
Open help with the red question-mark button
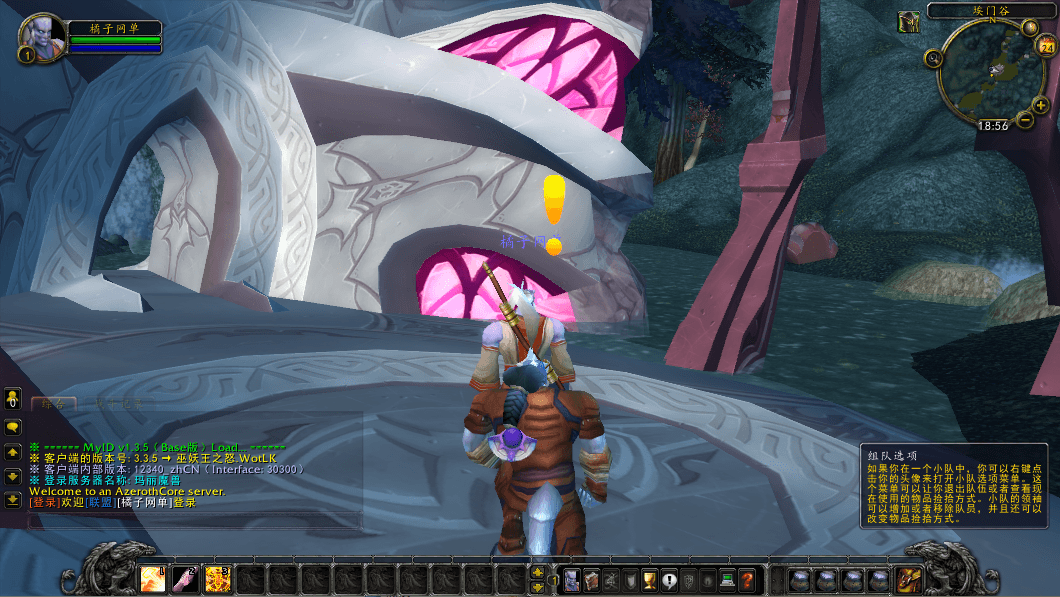tap(746, 580)
